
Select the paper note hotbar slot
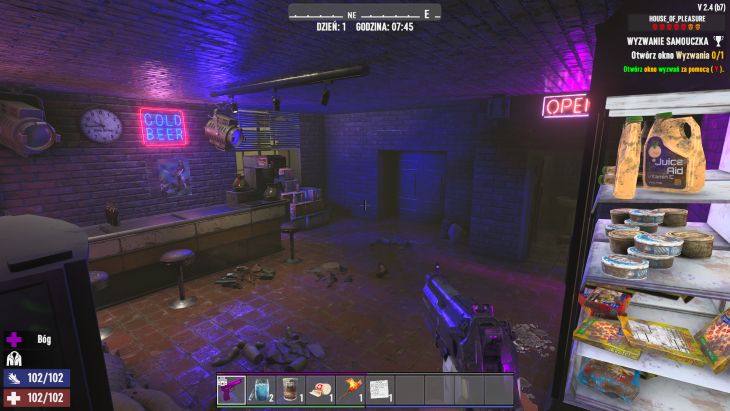[x=379, y=389]
